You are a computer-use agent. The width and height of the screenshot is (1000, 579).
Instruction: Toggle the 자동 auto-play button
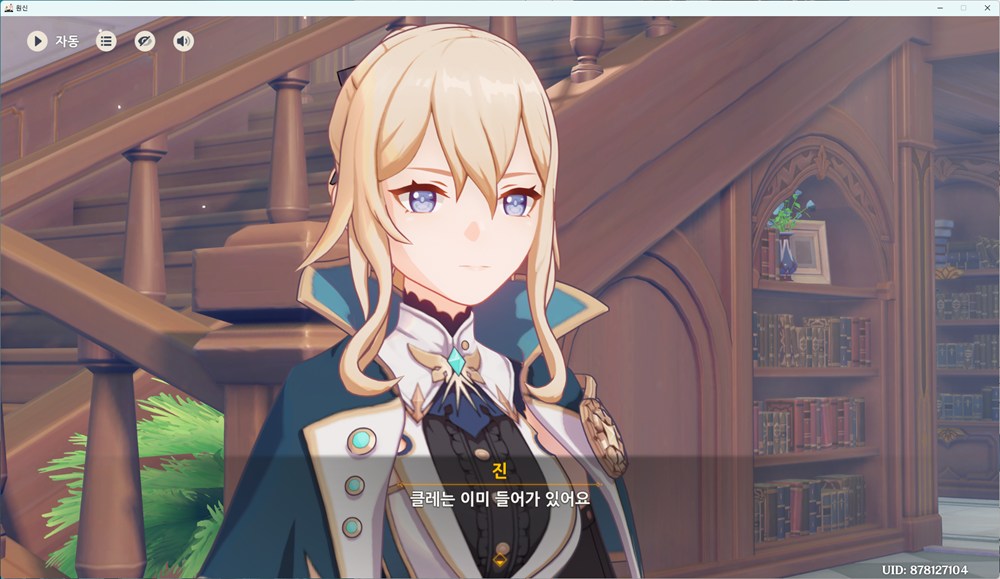pos(38,41)
